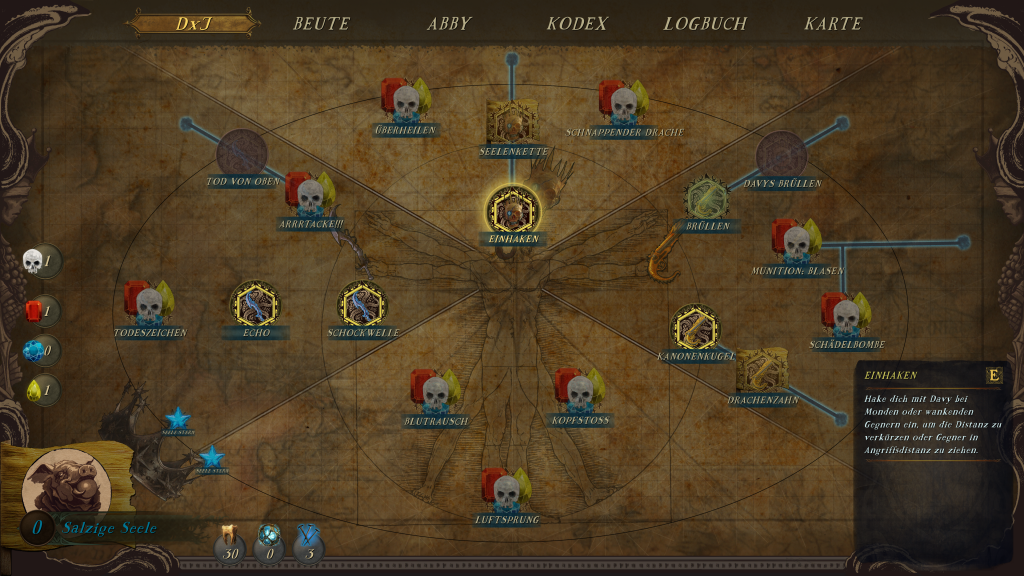This screenshot has width=1024, height=576.
Task: Switch to the Beute tab
Action: (321, 23)
